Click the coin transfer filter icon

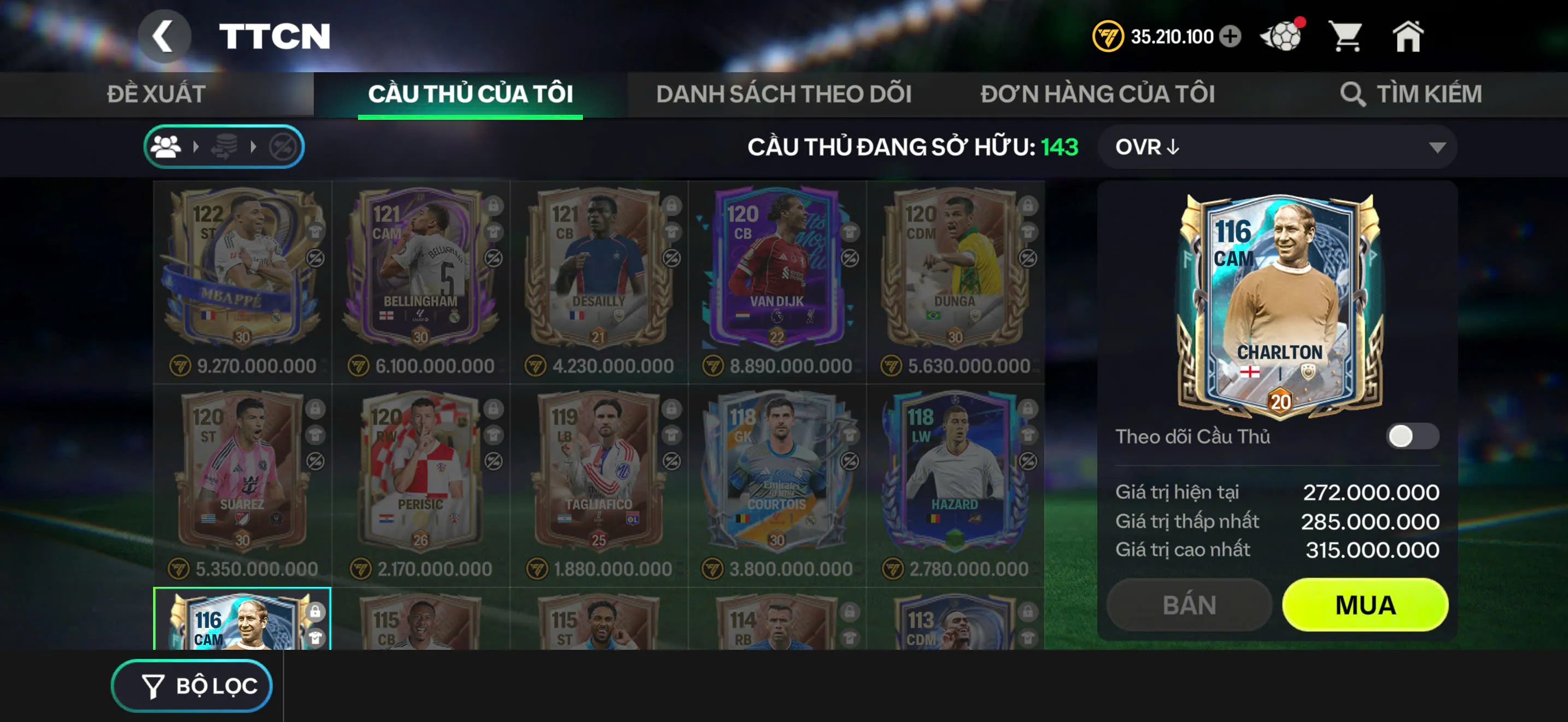point(225,147)
